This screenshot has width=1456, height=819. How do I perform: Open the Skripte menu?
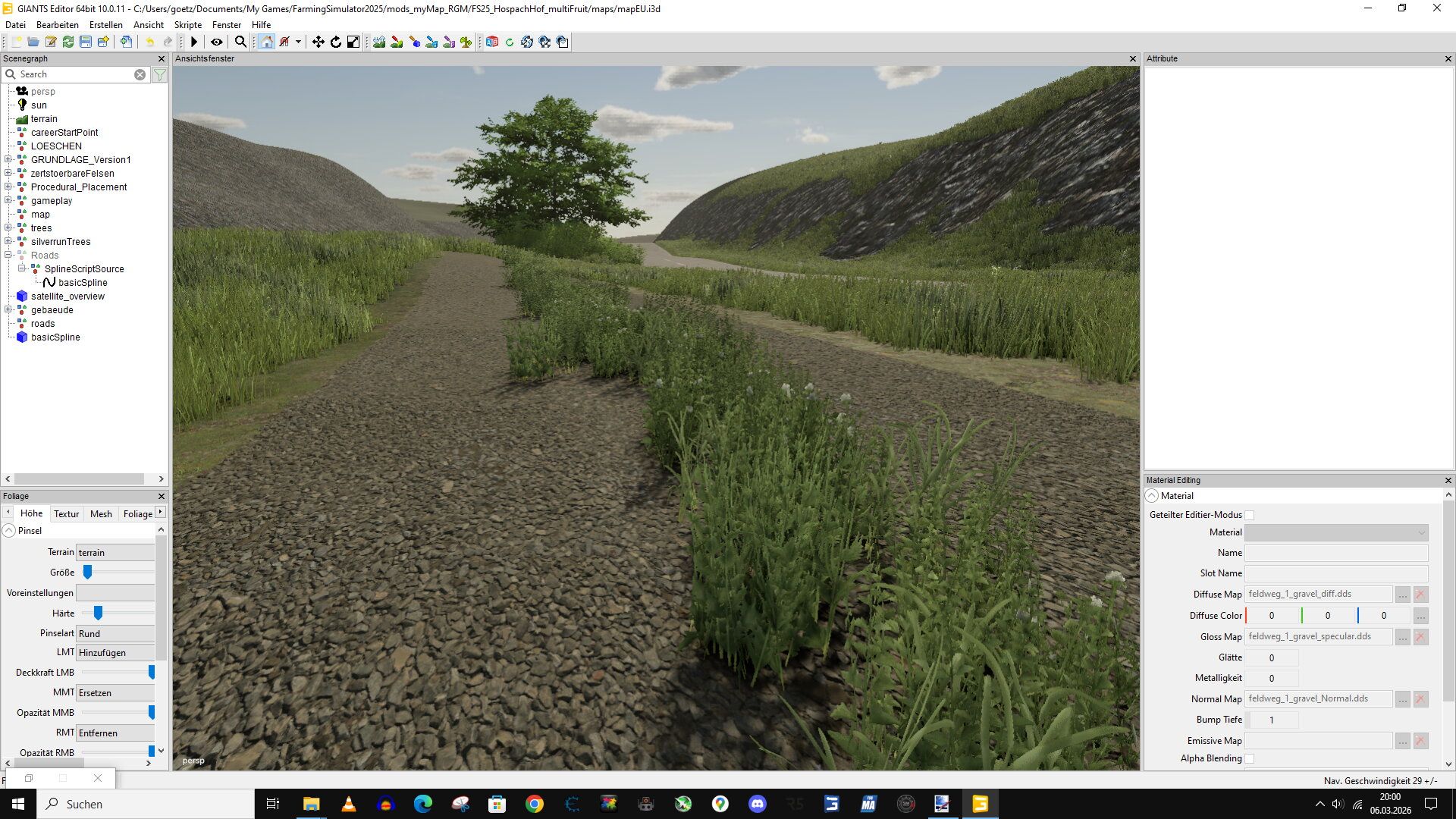[x=187, y=25]
